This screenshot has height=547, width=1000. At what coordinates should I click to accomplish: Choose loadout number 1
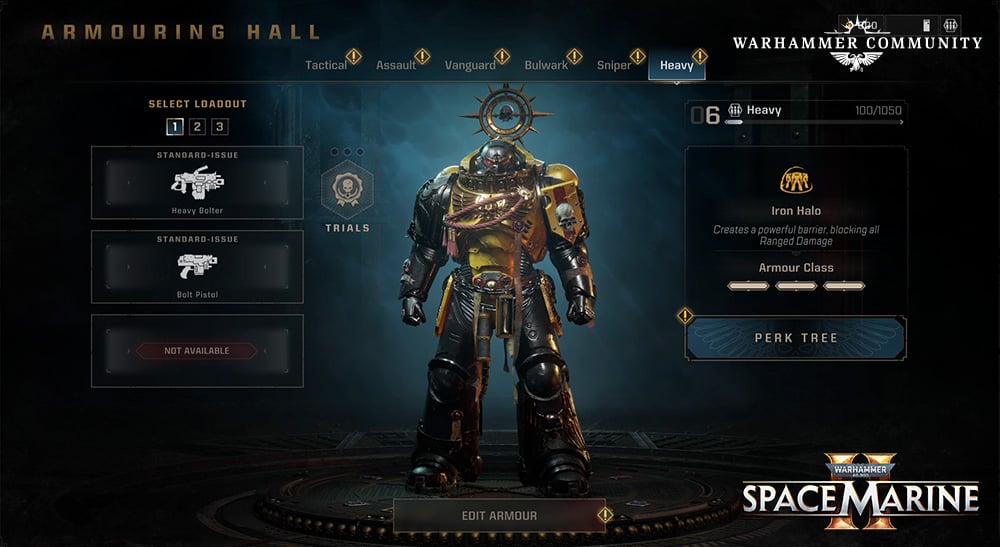tap(175, 126)
